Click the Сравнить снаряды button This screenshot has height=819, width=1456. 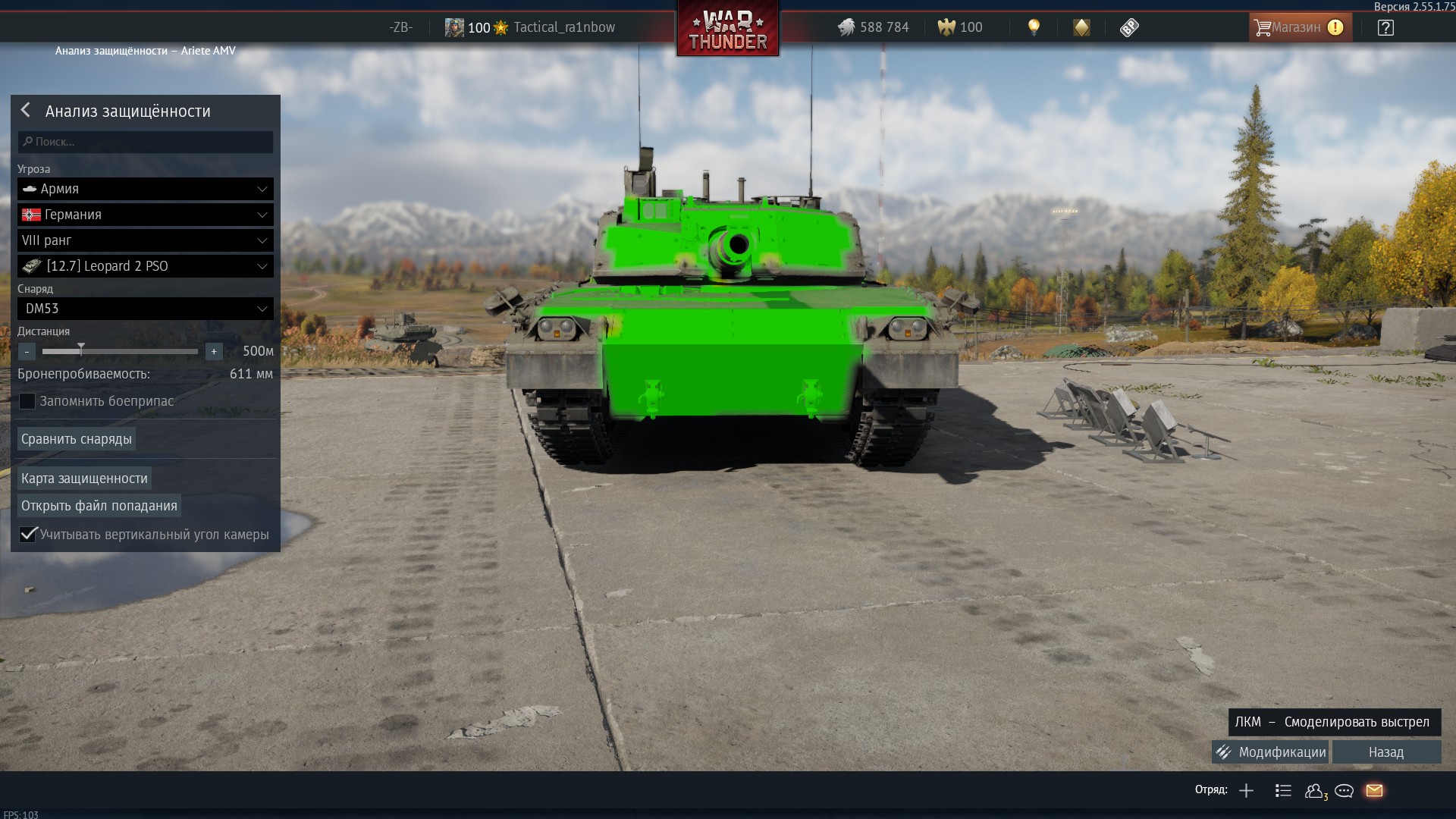coord(77,439)
